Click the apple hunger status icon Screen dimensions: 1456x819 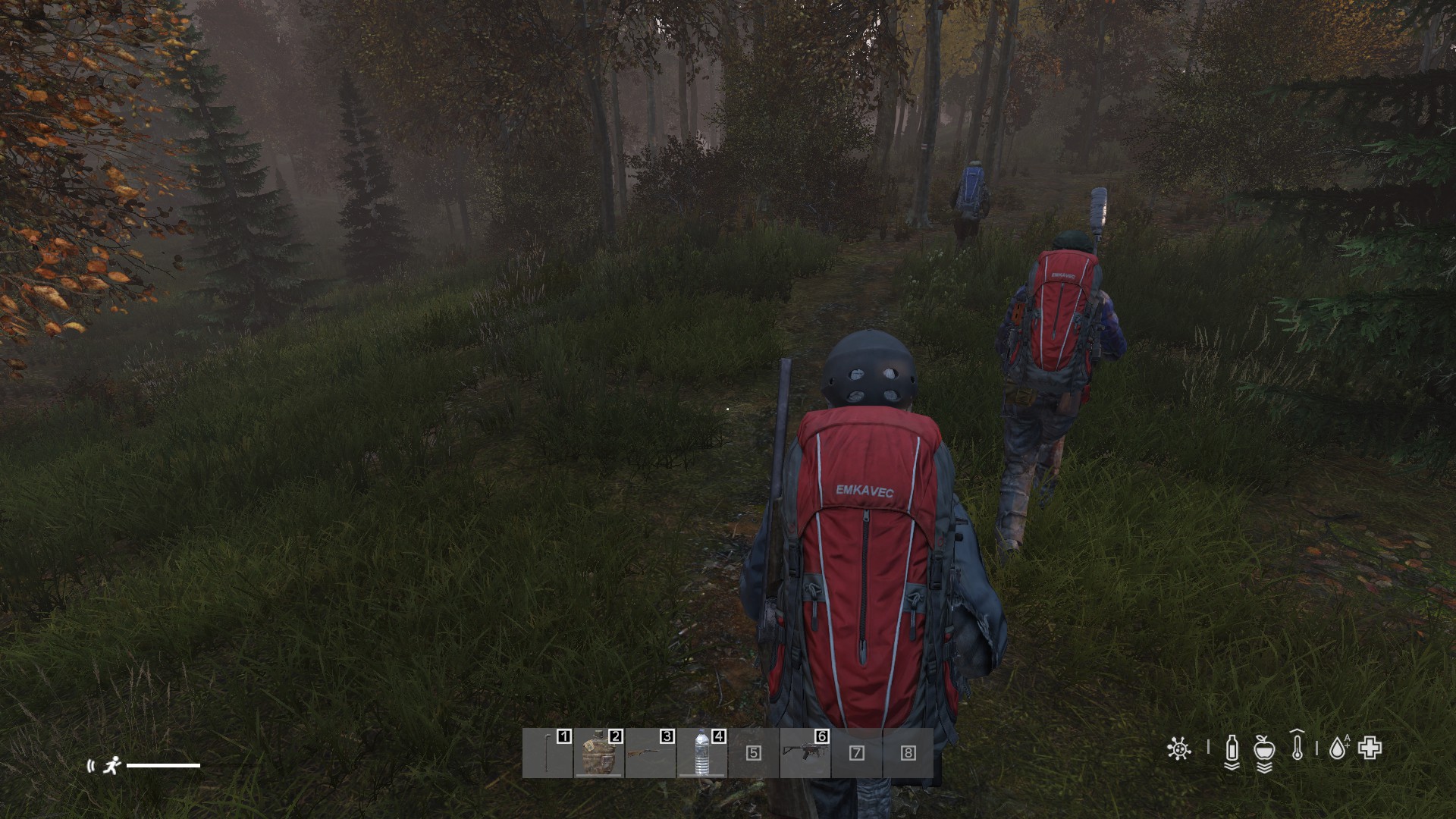pos(1263,750)
